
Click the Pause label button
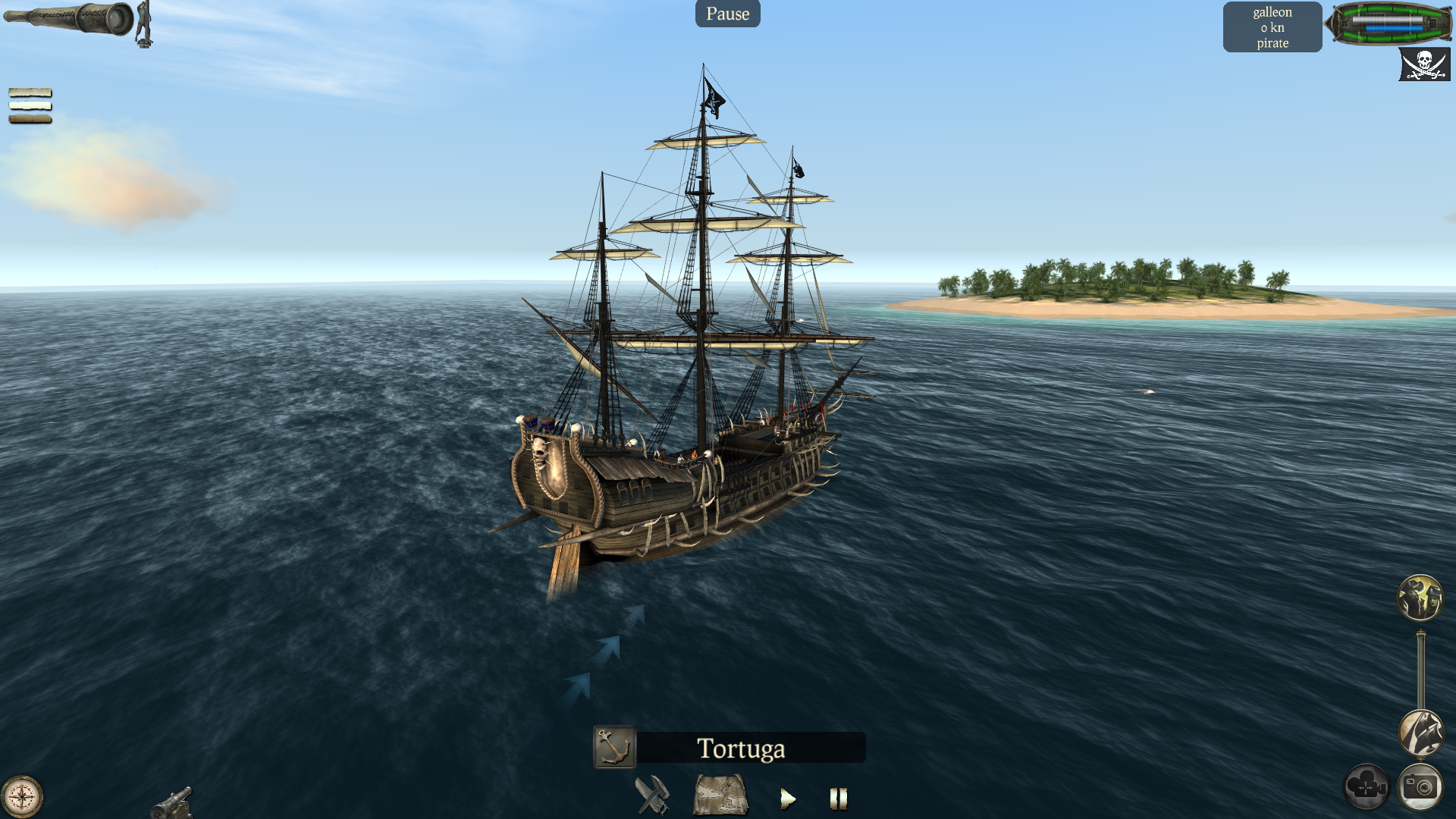pos(727,14)
